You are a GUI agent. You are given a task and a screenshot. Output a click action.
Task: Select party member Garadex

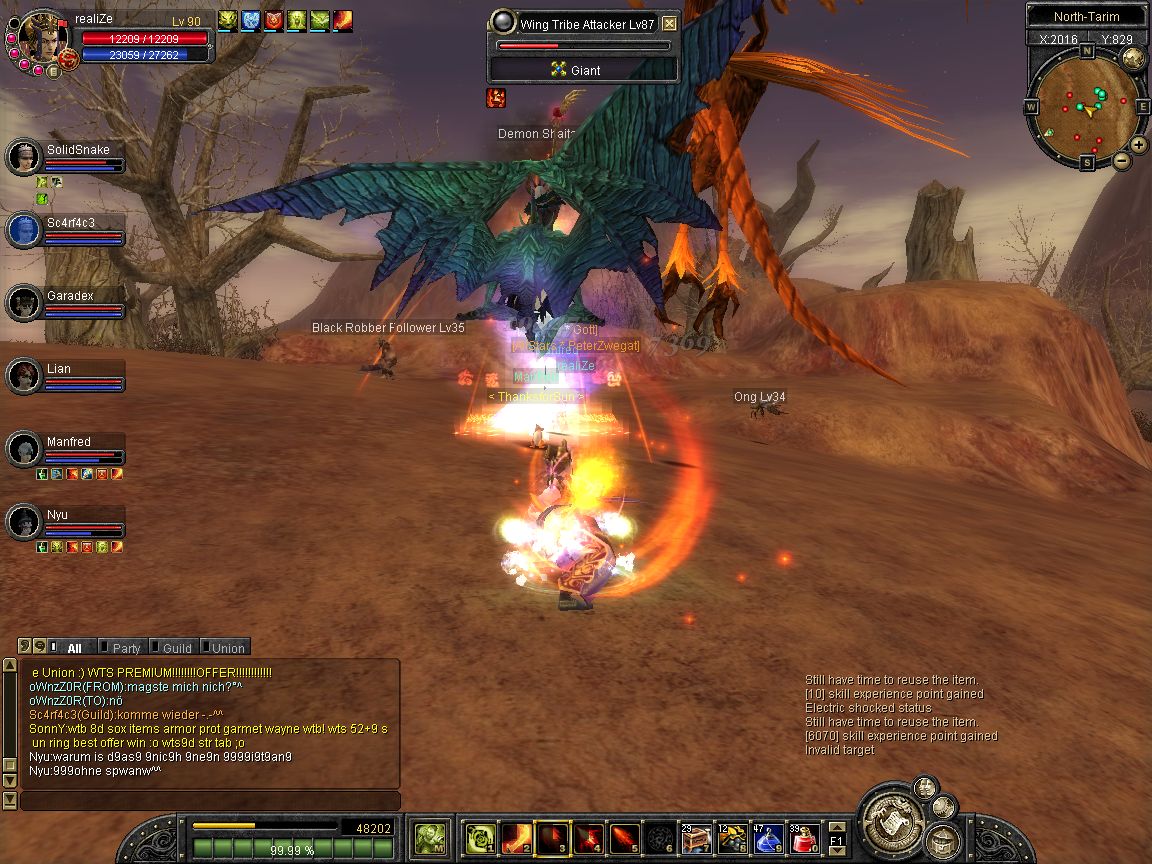click(70, 296)
